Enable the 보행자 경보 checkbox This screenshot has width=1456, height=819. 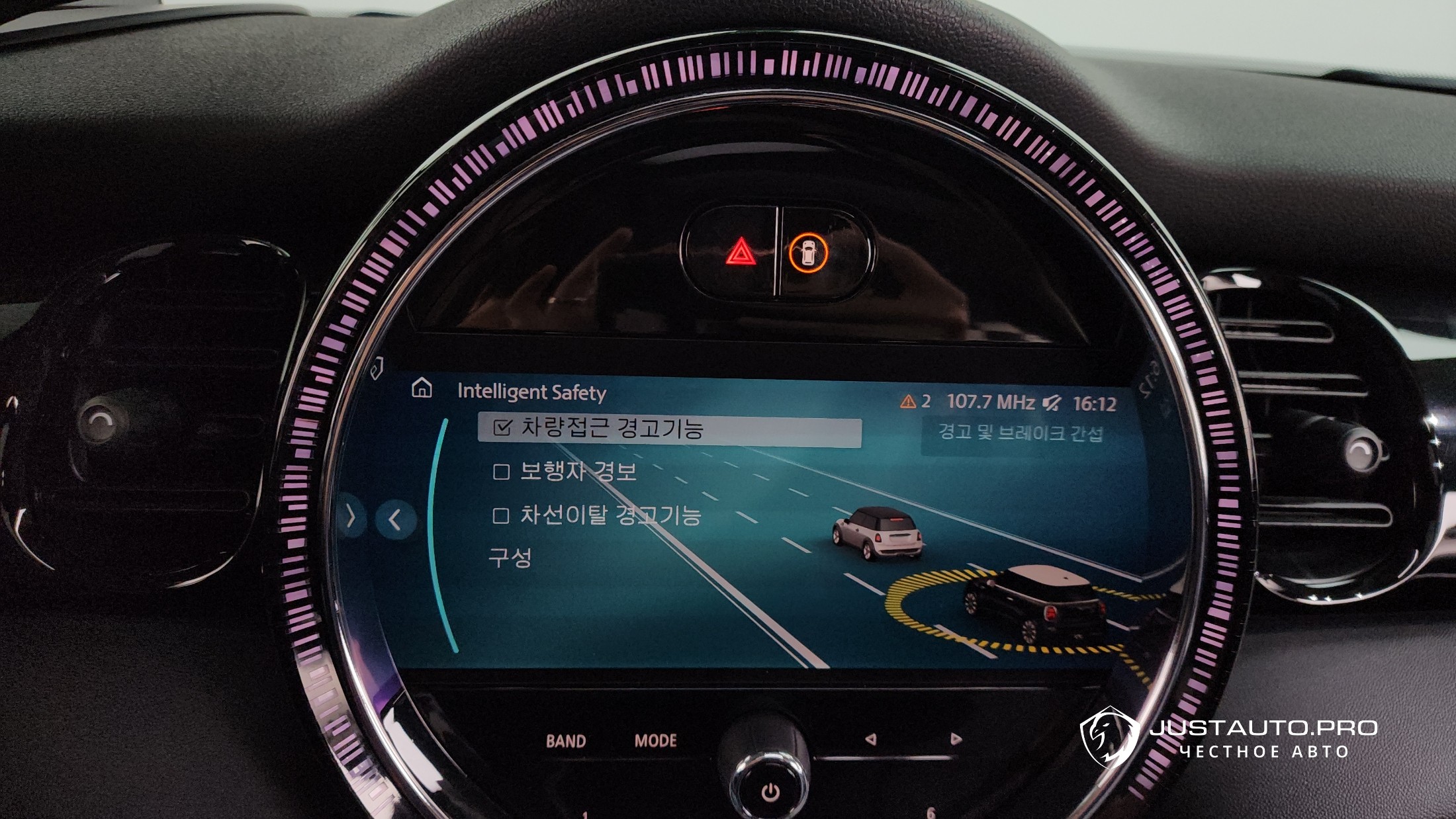[x=501, y=472]
